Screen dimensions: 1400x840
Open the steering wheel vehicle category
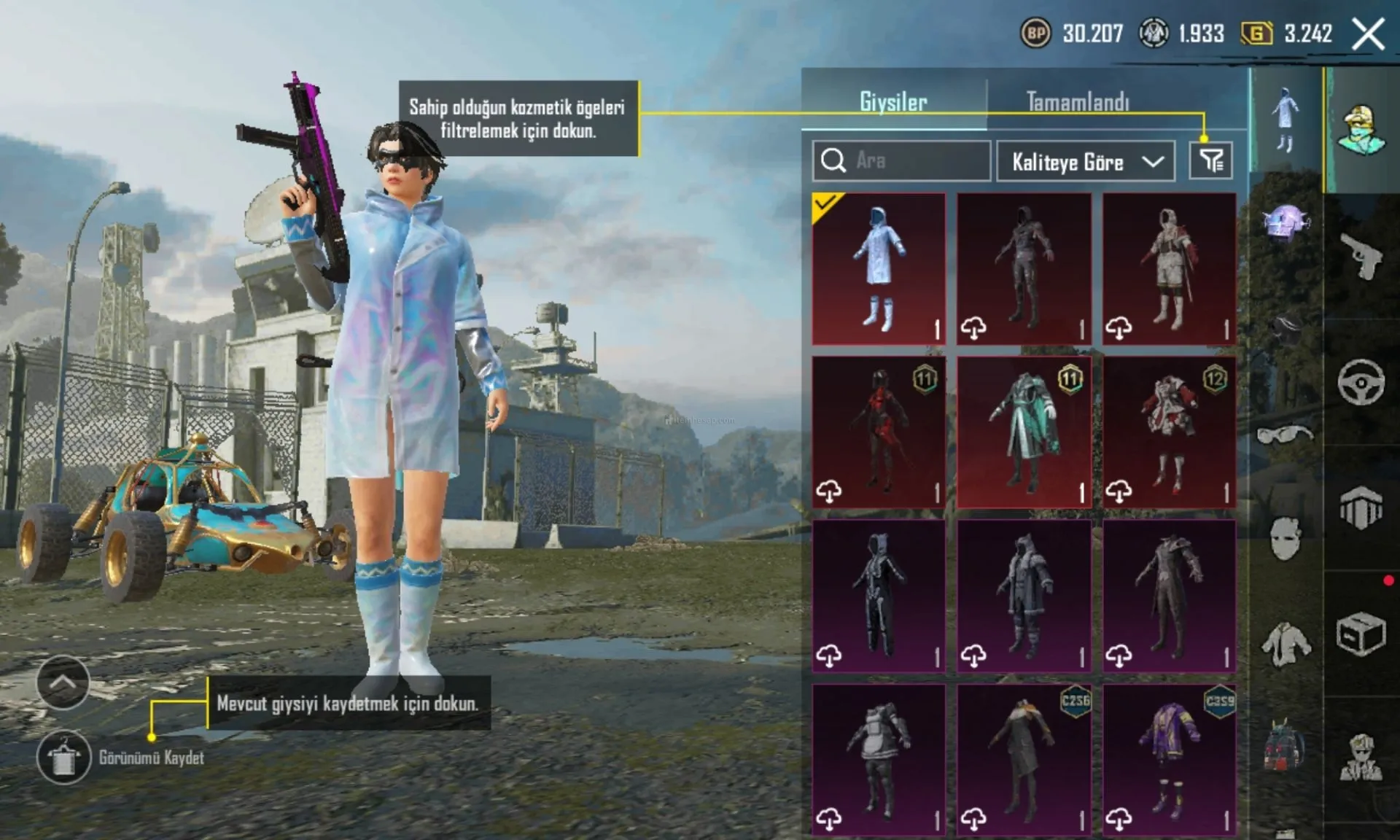tap(1361, 382)
